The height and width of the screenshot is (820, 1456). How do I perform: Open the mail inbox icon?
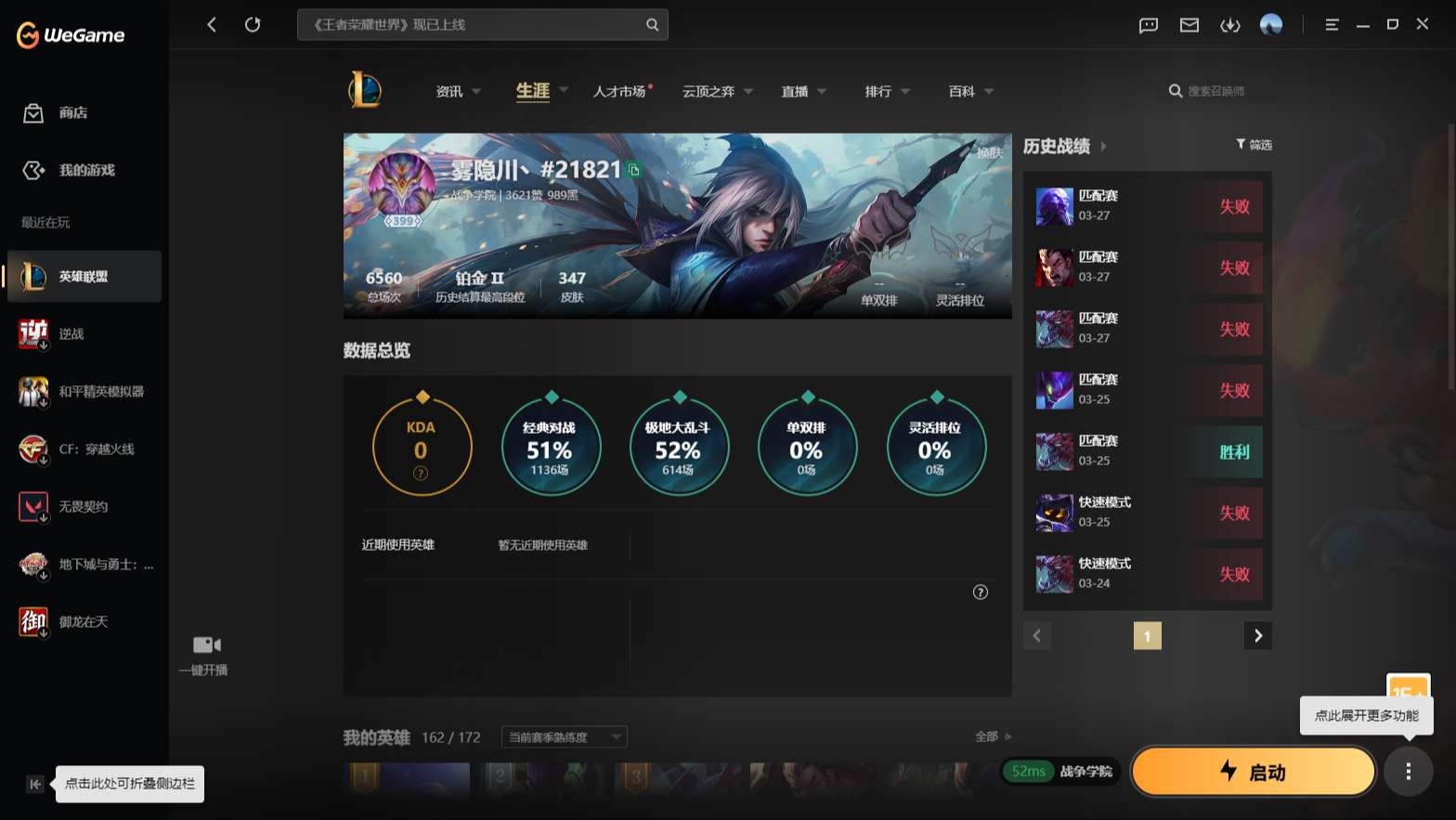1189,25
